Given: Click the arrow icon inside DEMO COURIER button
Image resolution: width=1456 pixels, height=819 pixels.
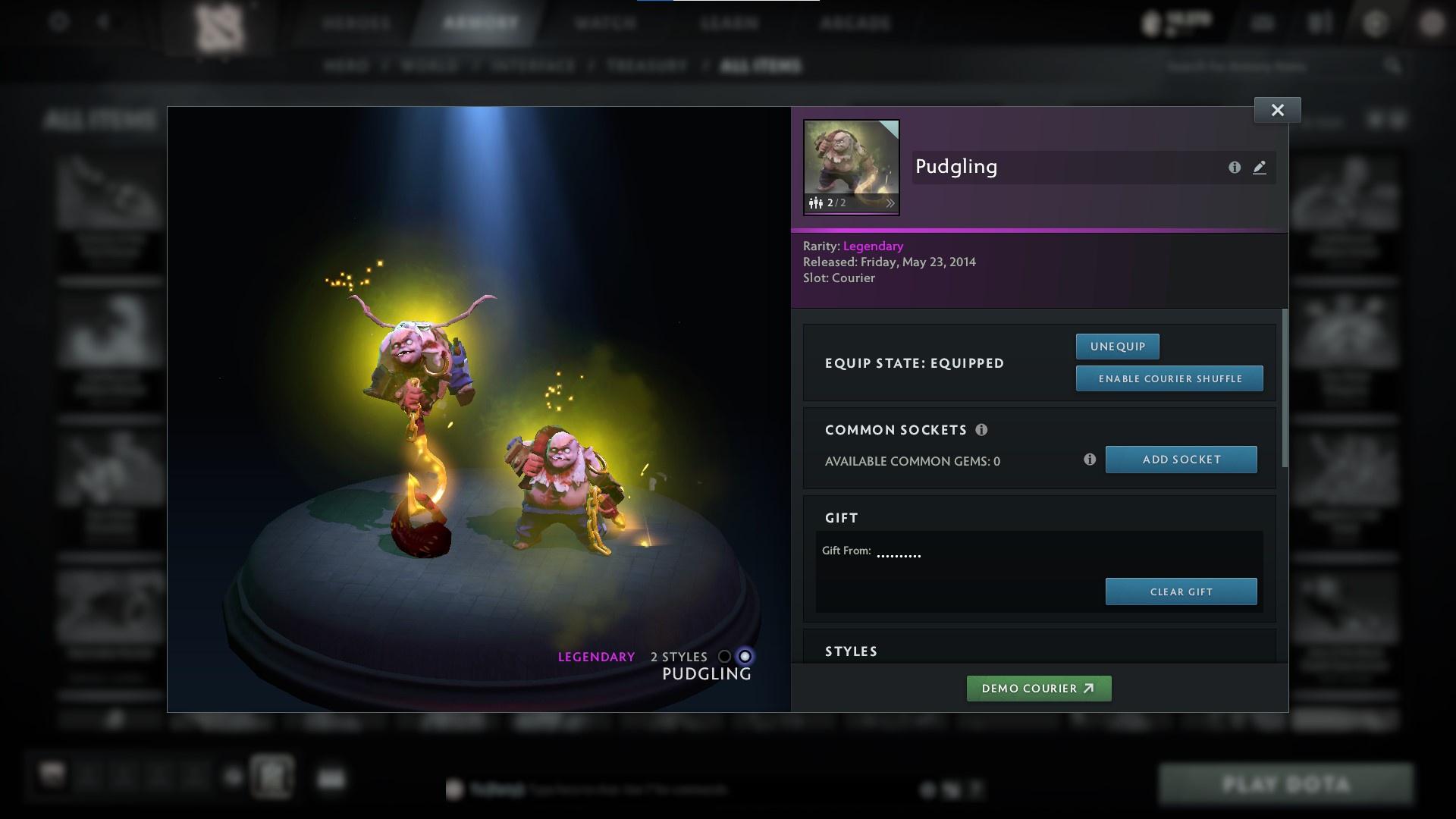Looking at the screenshot, I should tap(1090, 689).
